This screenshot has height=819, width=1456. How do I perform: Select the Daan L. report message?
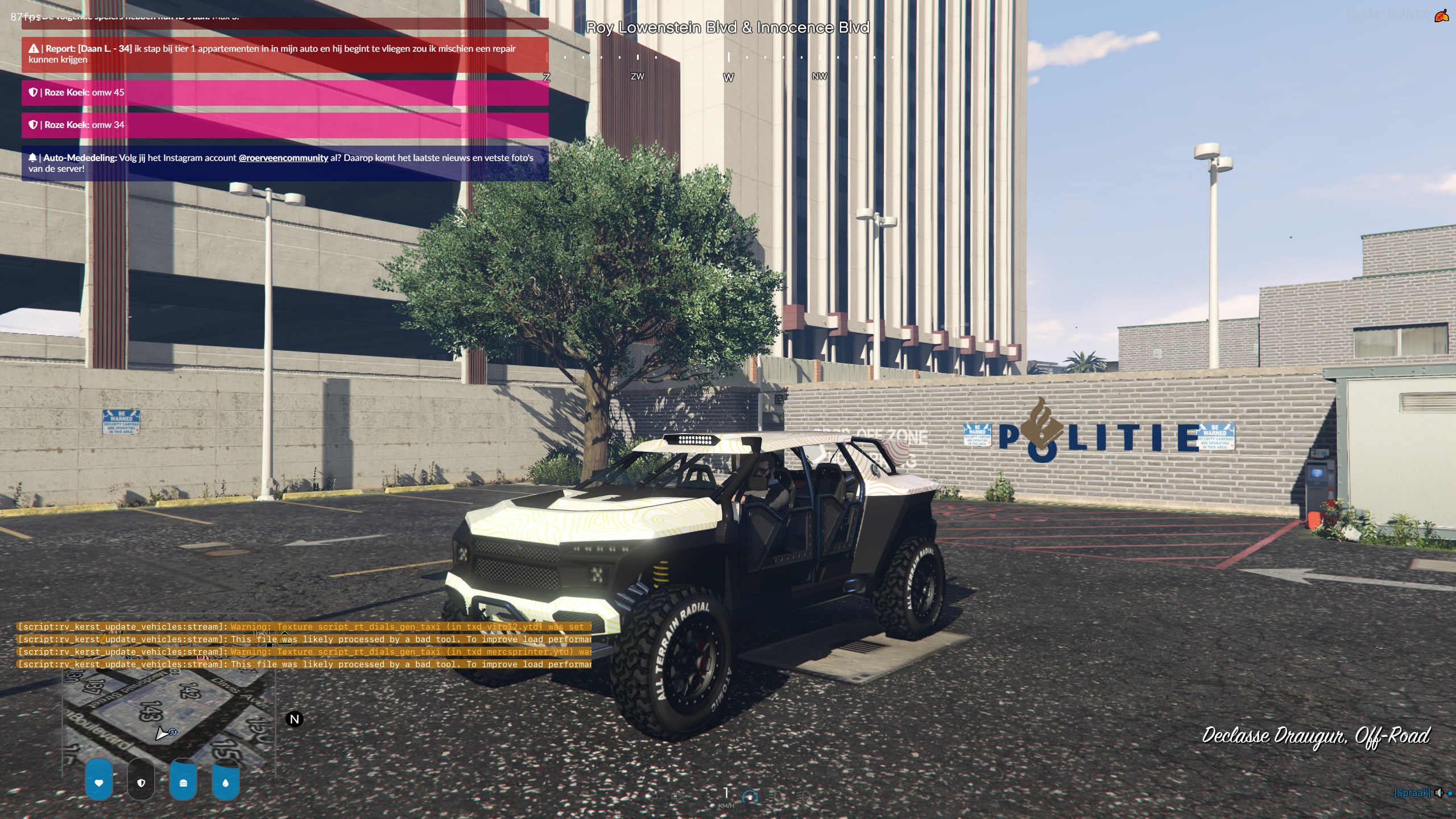coord(284,54)
